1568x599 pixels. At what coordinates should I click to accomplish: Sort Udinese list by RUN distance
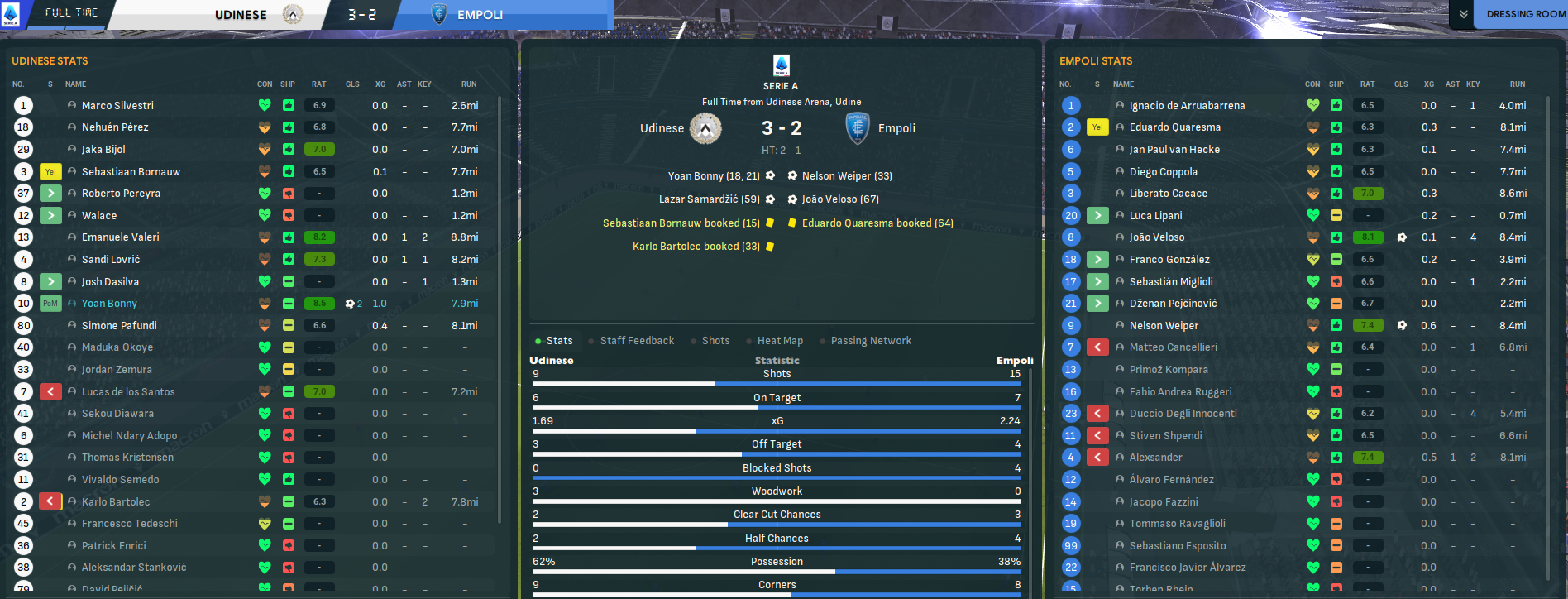[x=469, y=84]
